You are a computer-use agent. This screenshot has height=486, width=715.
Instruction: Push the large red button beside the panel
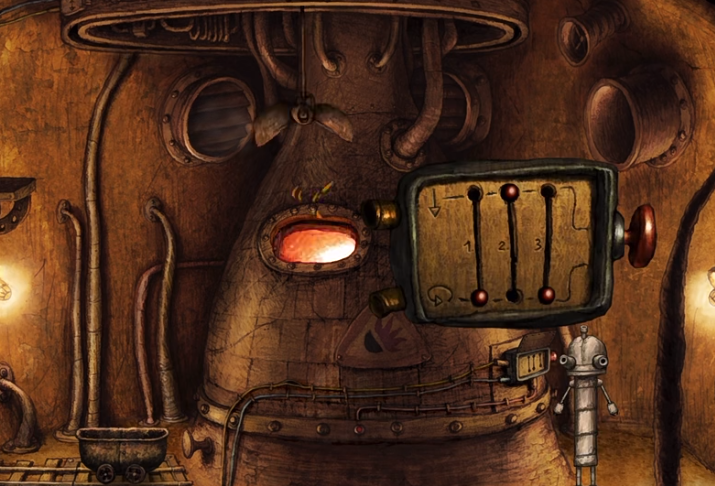coord(641,235)
